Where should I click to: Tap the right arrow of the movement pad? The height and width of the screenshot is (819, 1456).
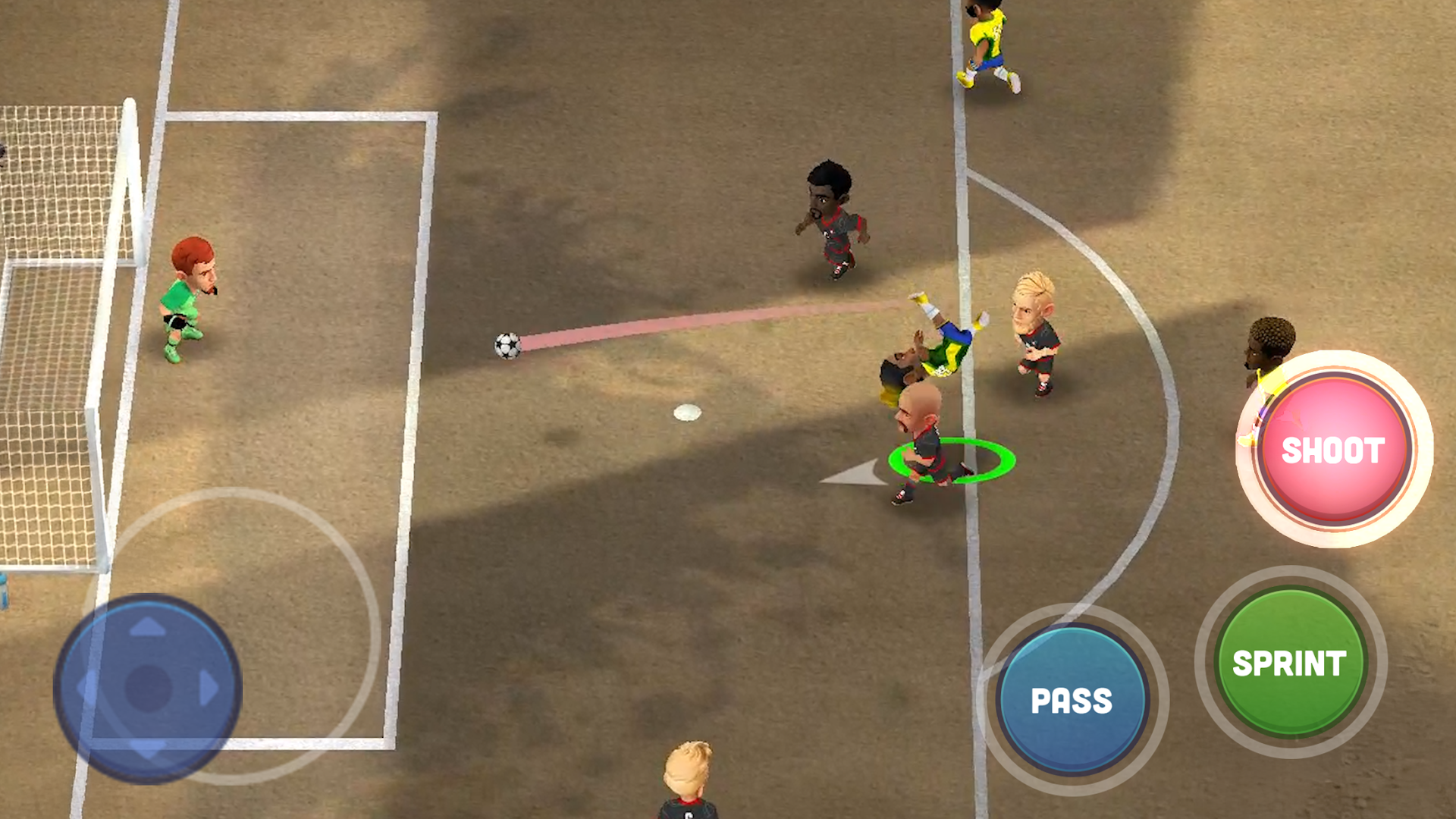(206, 686)
